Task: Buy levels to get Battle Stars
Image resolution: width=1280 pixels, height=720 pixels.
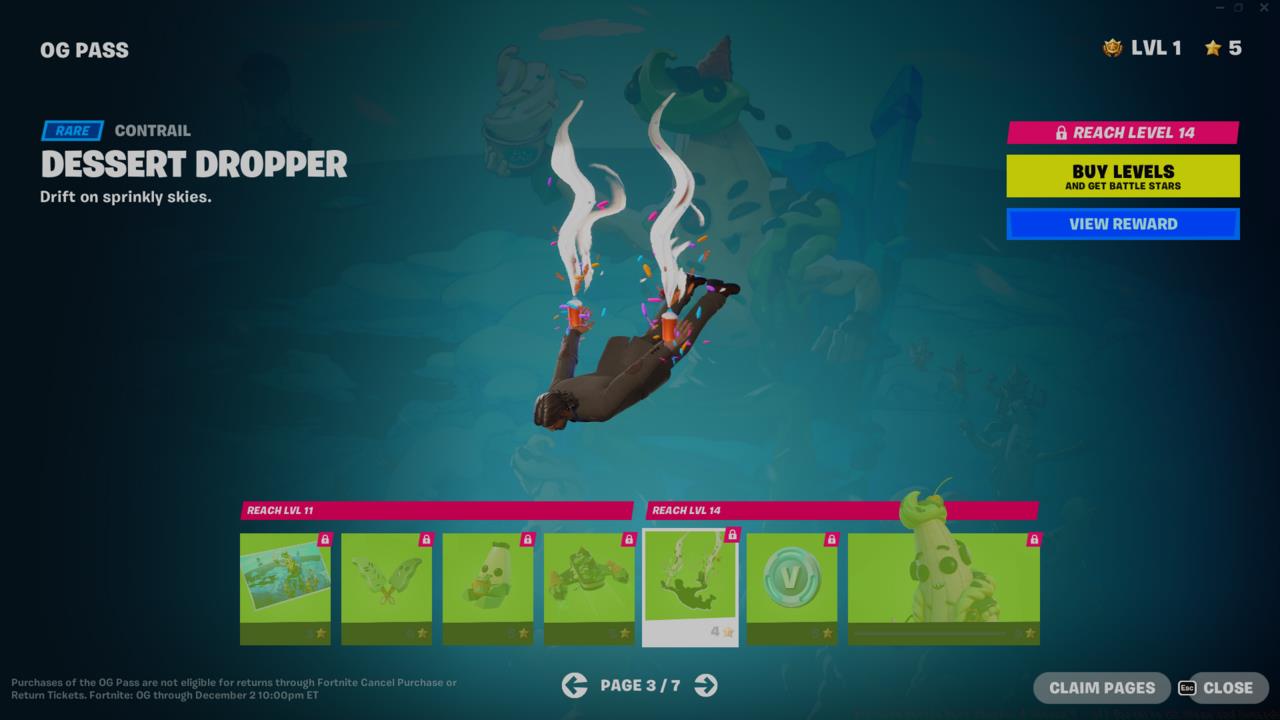Action: point(1122,176)
